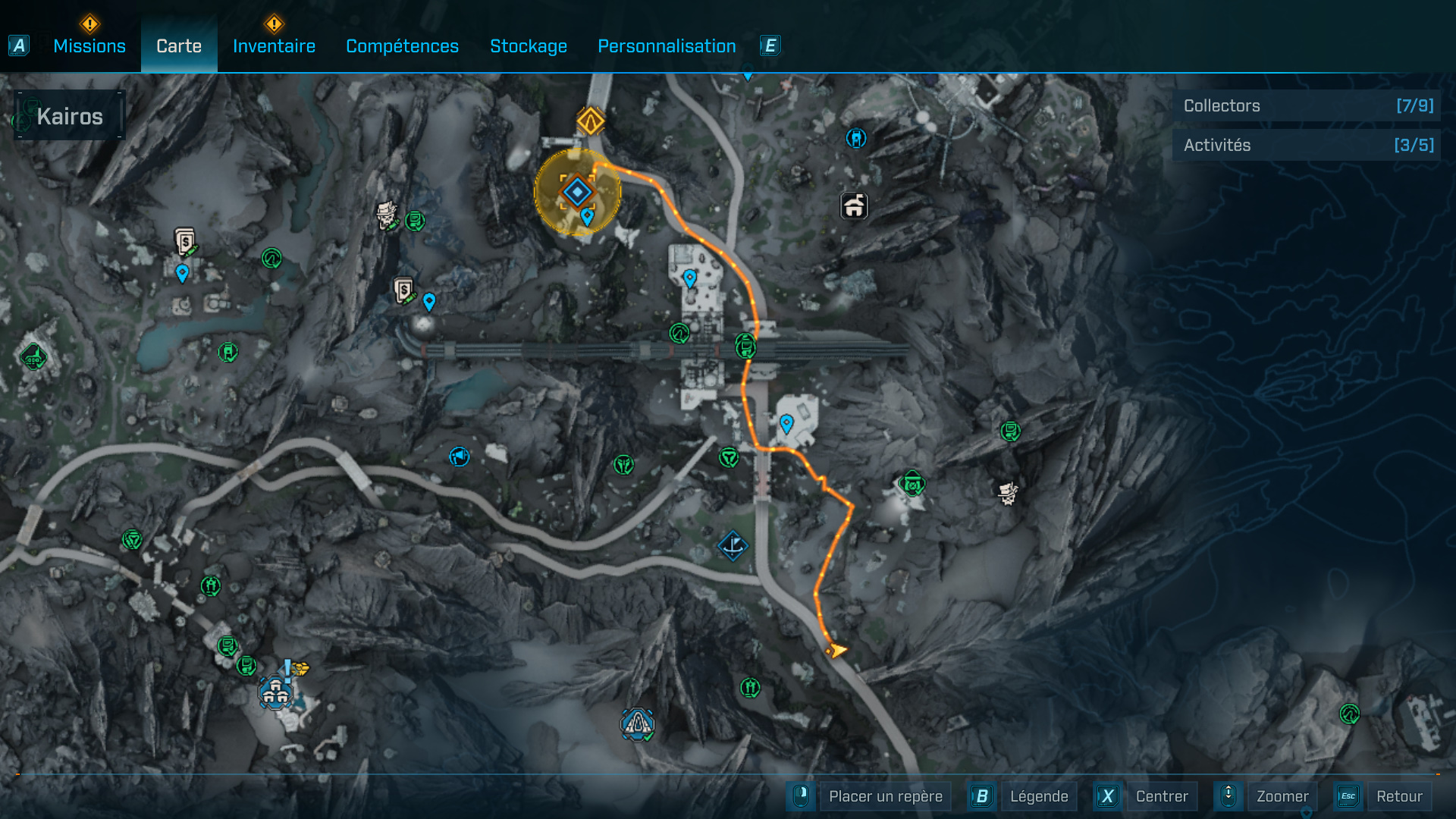Select the Carte tab
This screenshot has width=1456, height=819.
179,46
